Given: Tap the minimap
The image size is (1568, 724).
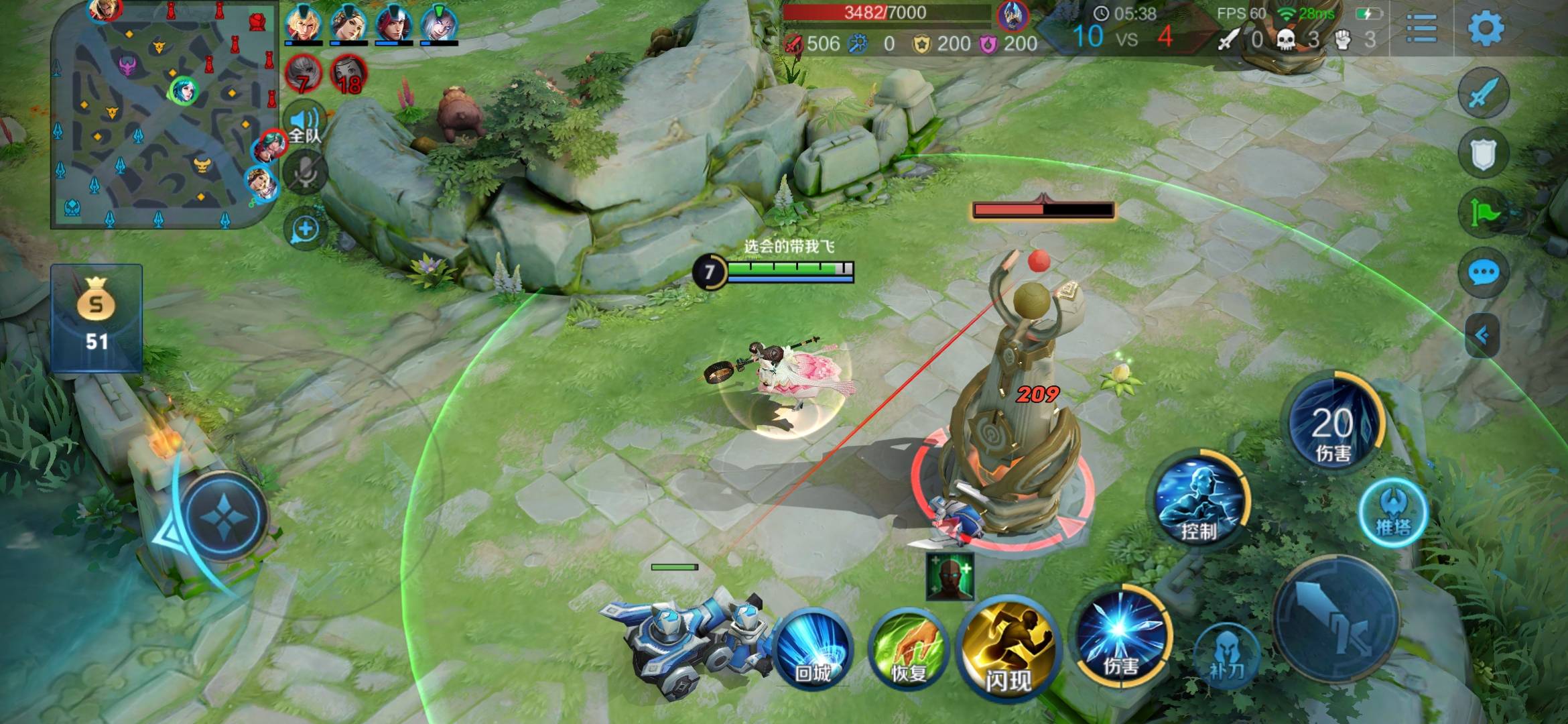Looking at the screenshot, I should tap(164, 114).
